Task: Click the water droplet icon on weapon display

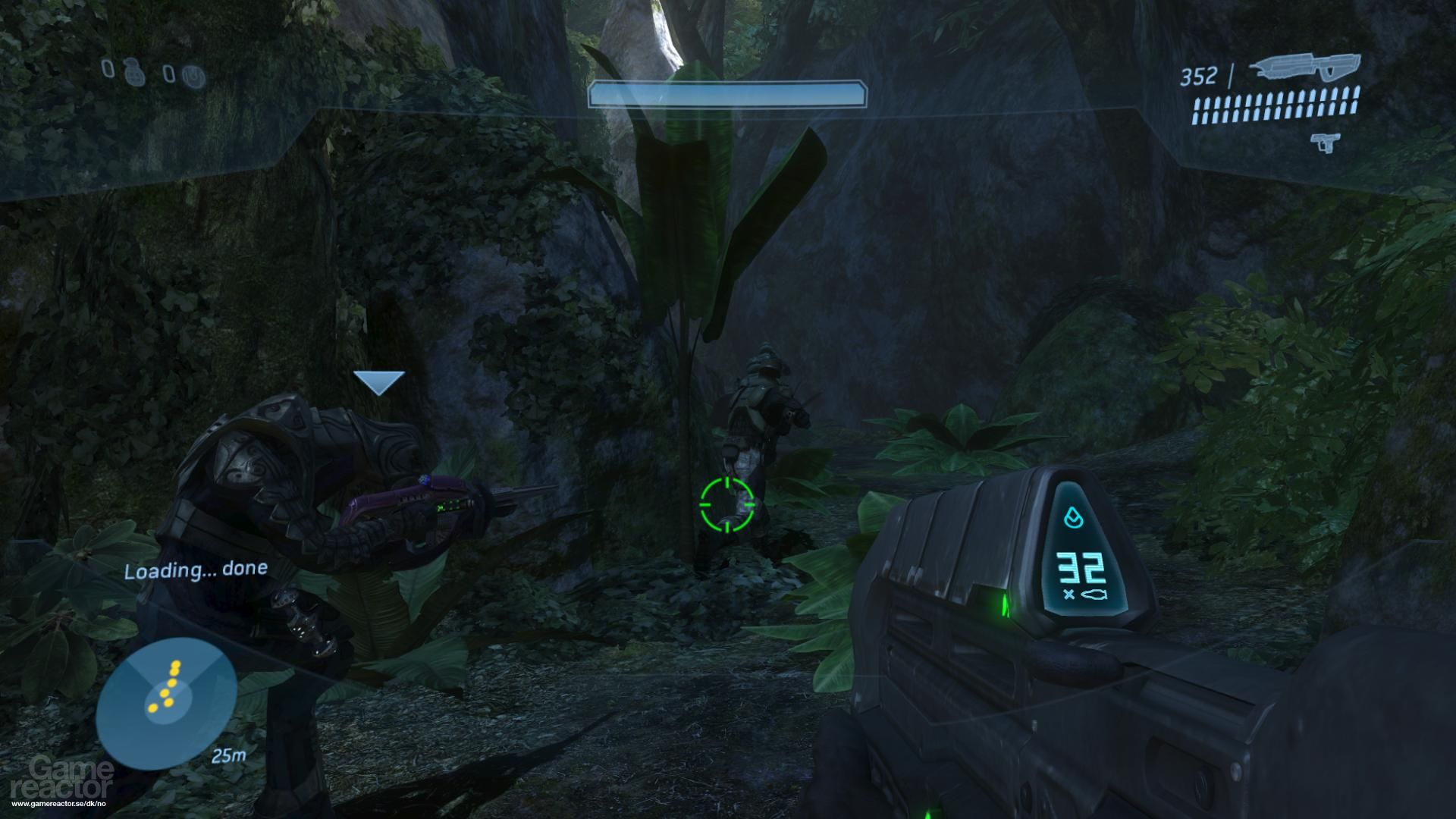Action: (x=1073, y=516)
